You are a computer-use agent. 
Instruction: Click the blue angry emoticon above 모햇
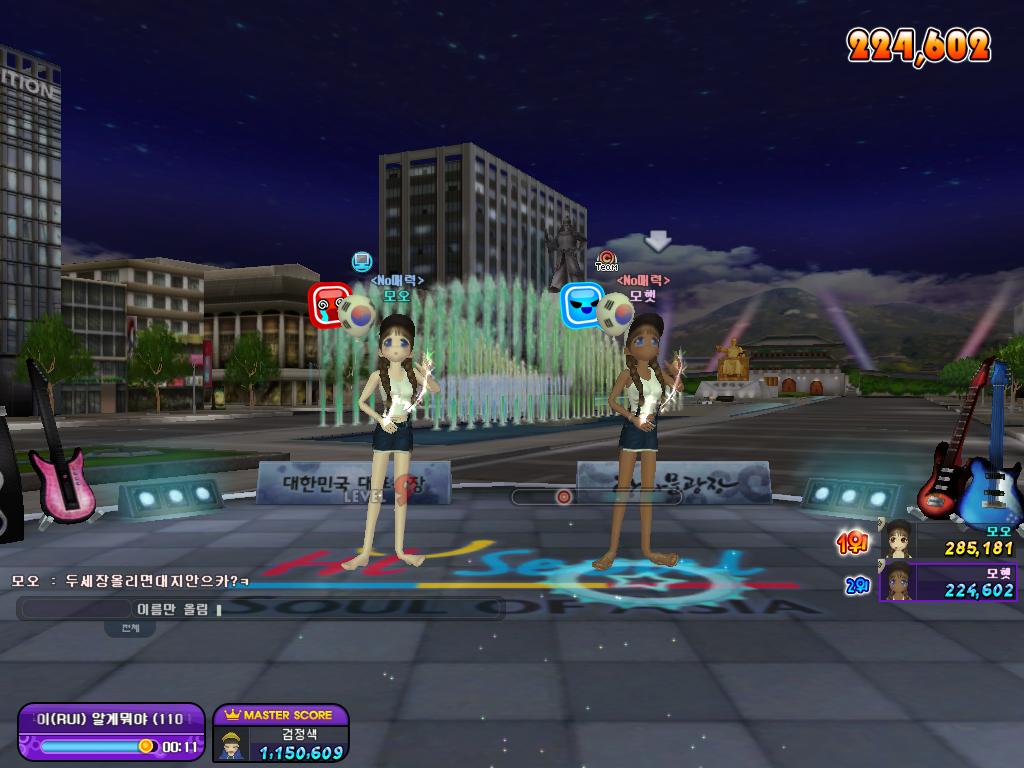581,305
